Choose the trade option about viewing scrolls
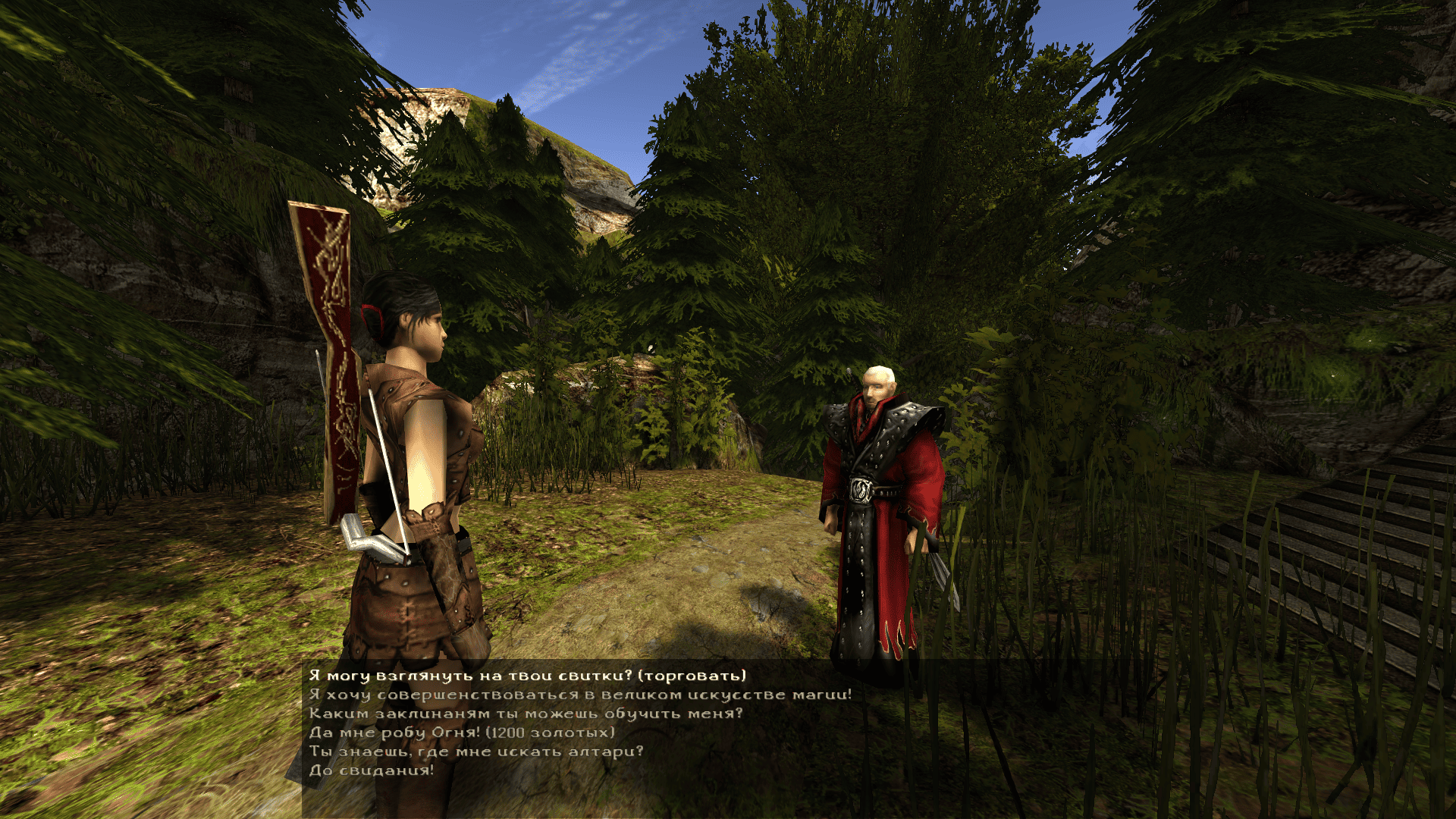Image resolution: width=1456 pixels, height=819 pixels. click(527, 676)
